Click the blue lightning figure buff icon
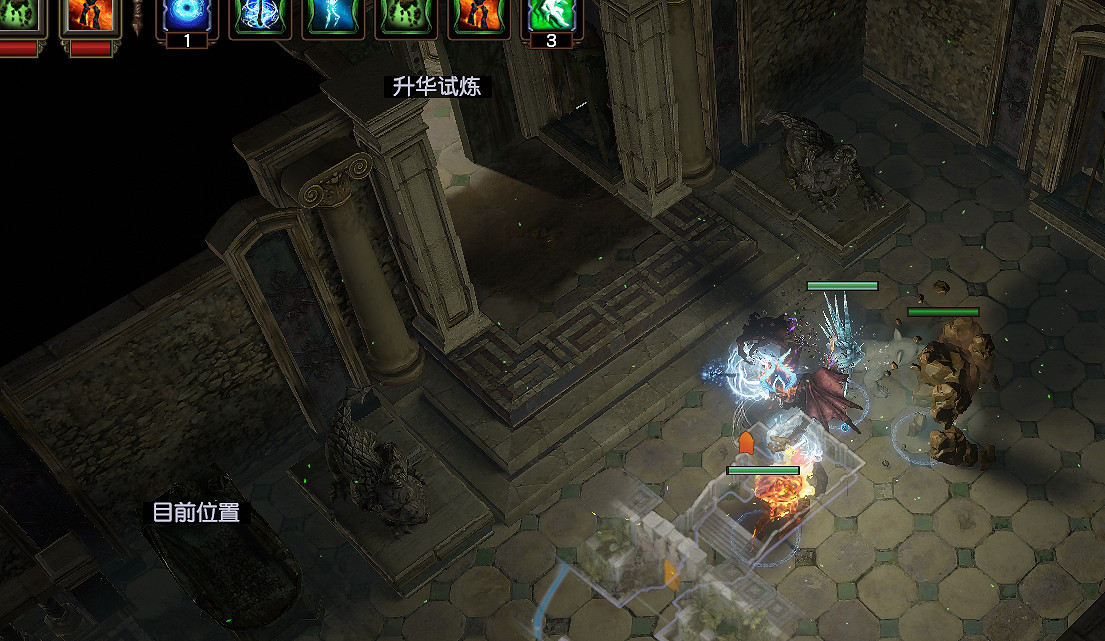Viewport: 1105px width, 641px height. 333,16
